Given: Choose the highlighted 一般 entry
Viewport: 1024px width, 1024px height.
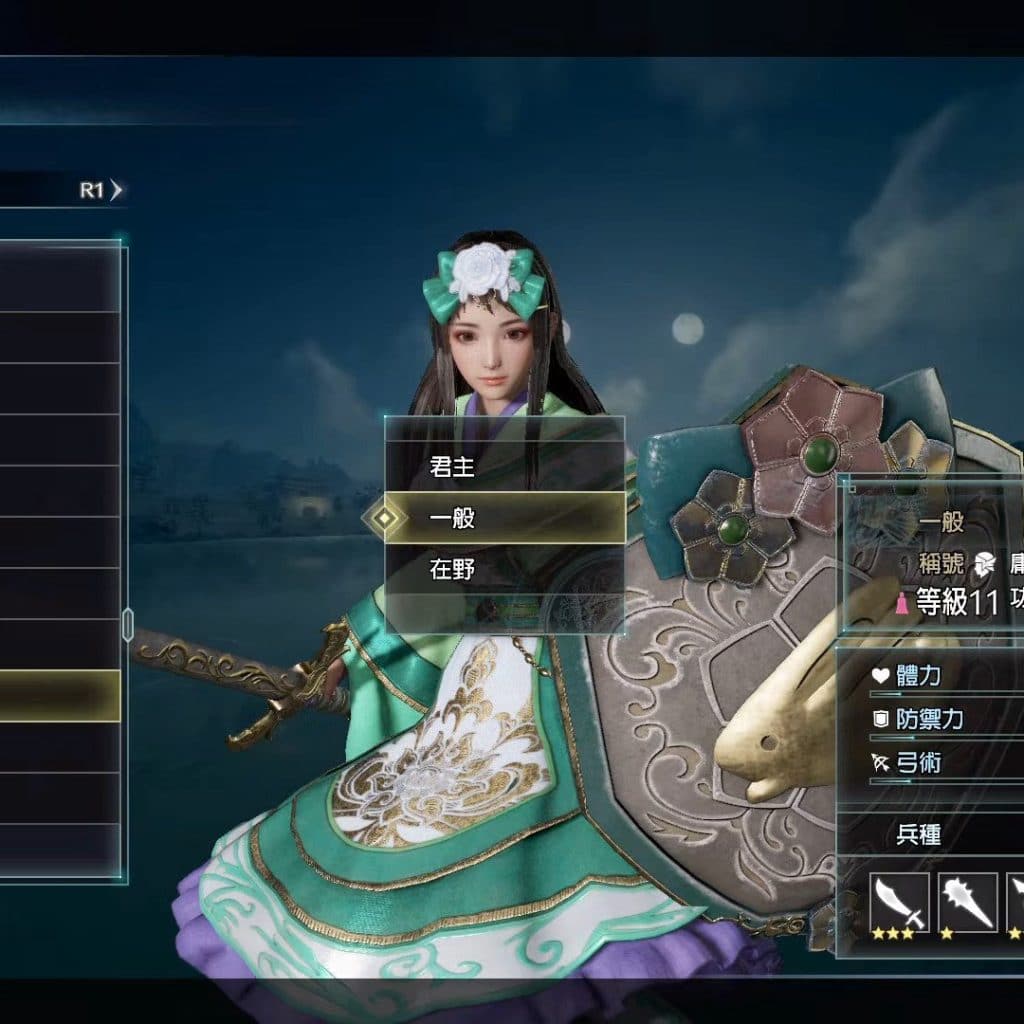Looking at the screenshot, I should 504,518.
